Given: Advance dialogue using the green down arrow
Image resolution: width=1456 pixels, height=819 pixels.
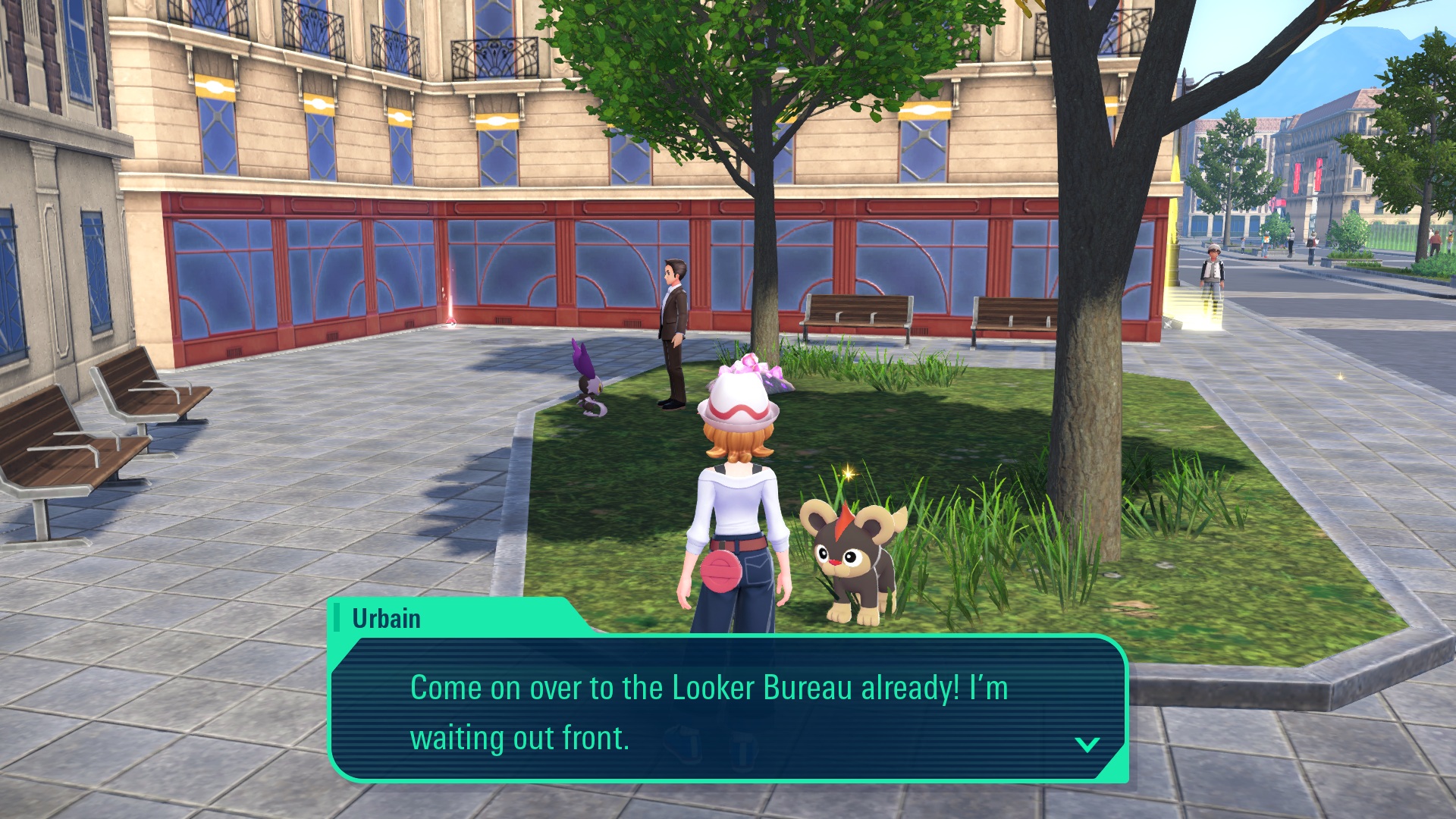Looking at the screenshot, I should click(1087, 745).
